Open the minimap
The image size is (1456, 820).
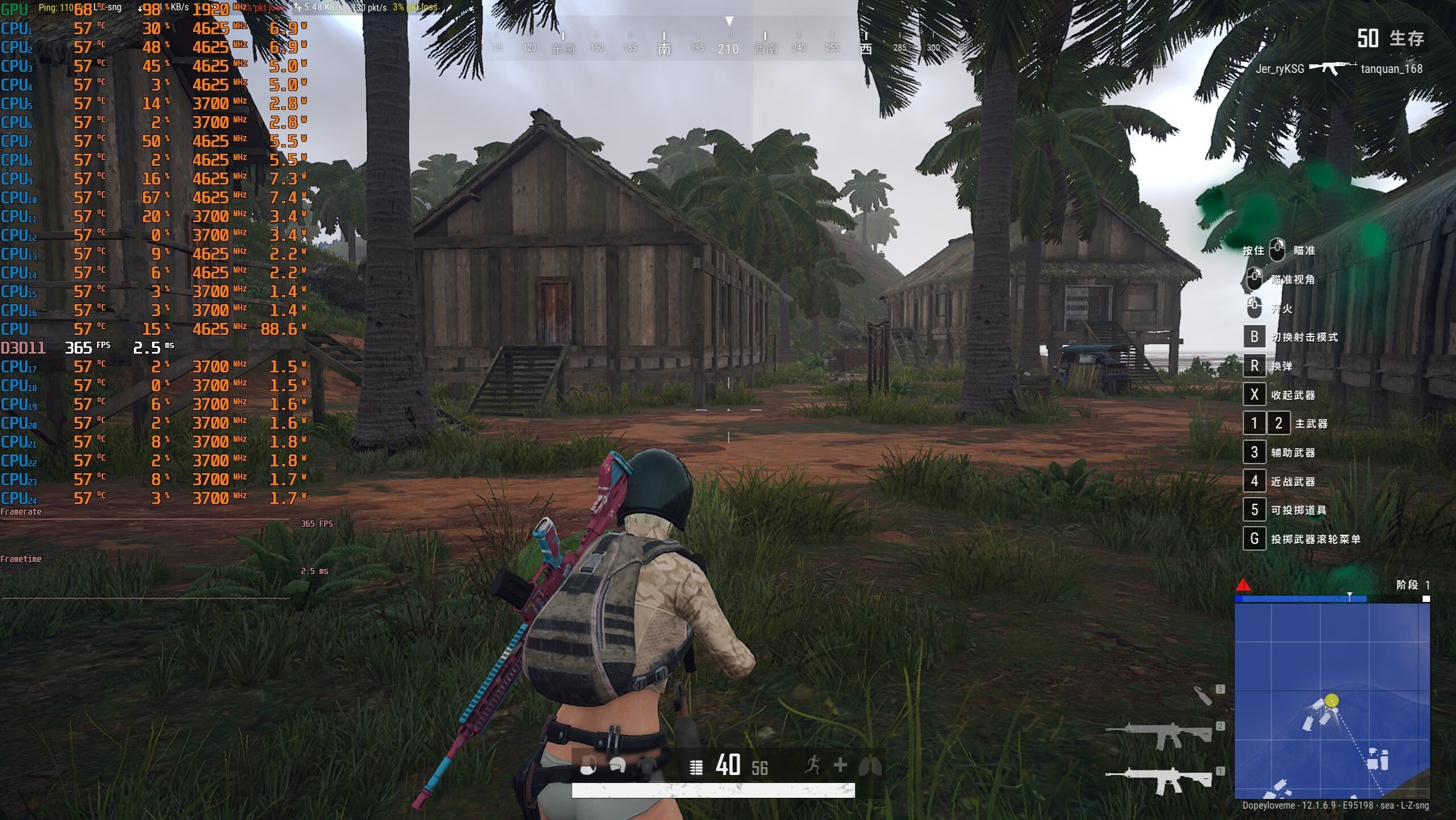[x=1331, y=700]
